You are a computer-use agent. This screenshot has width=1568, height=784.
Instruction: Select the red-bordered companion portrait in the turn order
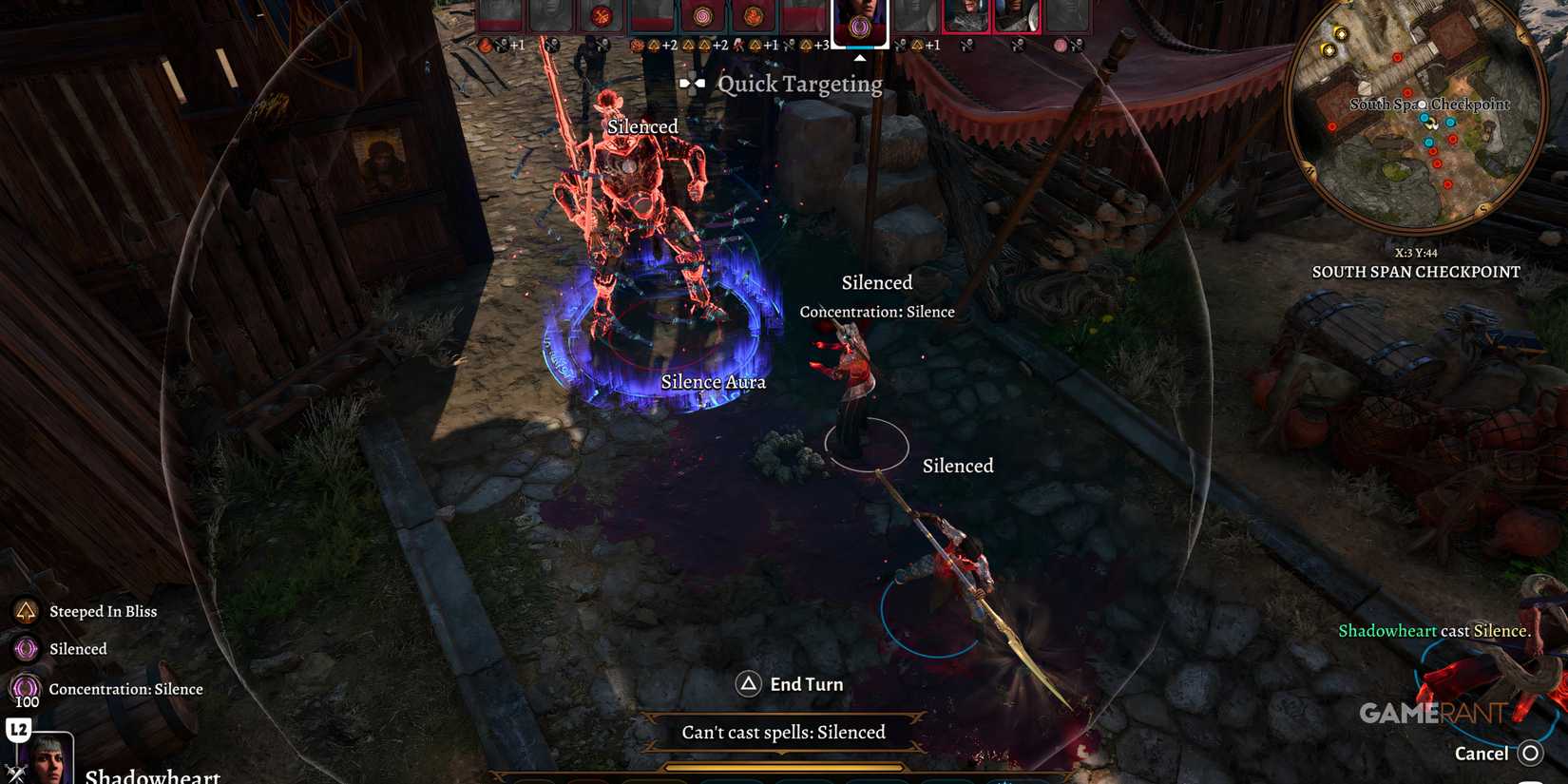coord(967,17)
